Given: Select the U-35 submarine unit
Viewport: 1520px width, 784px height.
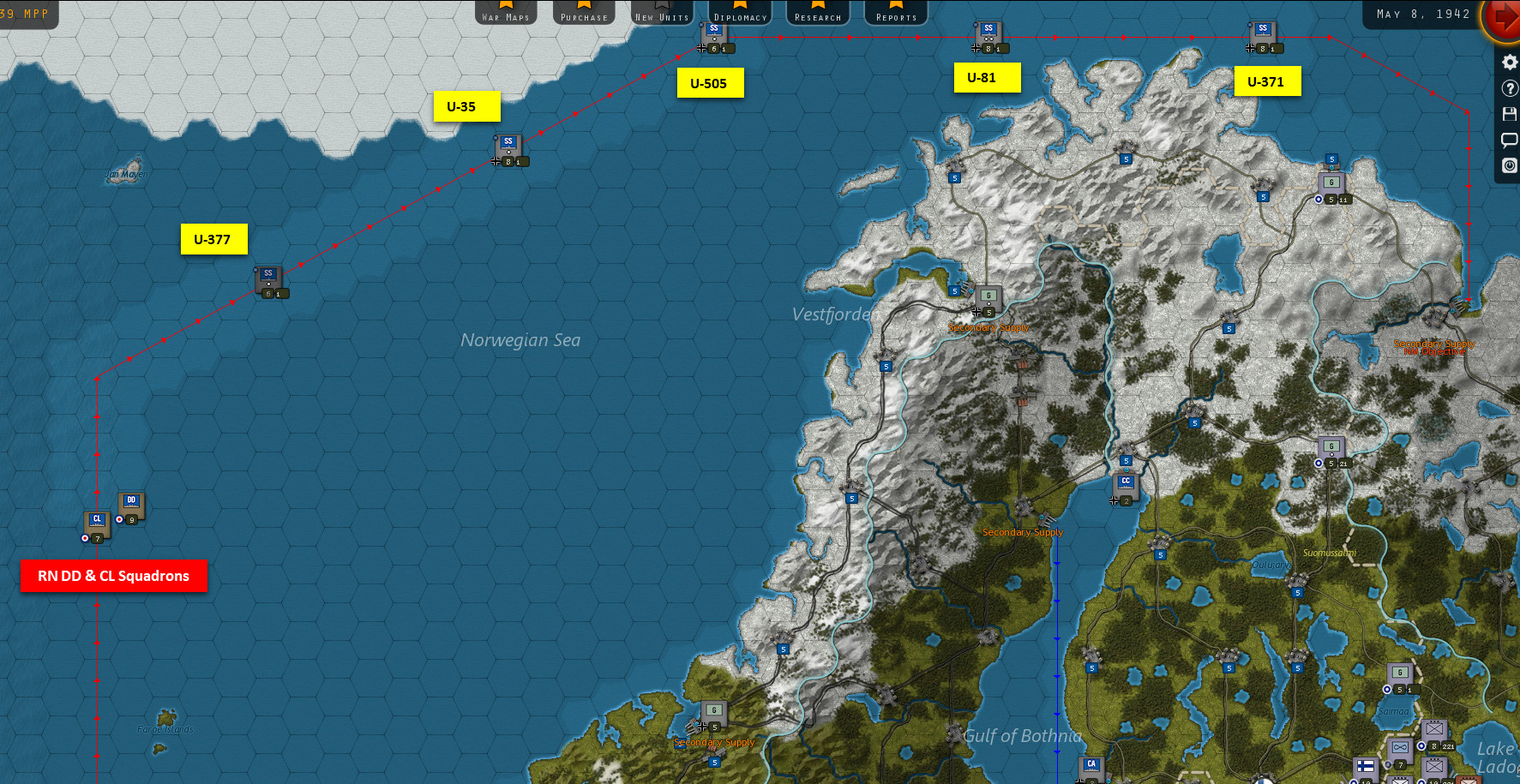Looking at the screenshot, I should 508,147.
